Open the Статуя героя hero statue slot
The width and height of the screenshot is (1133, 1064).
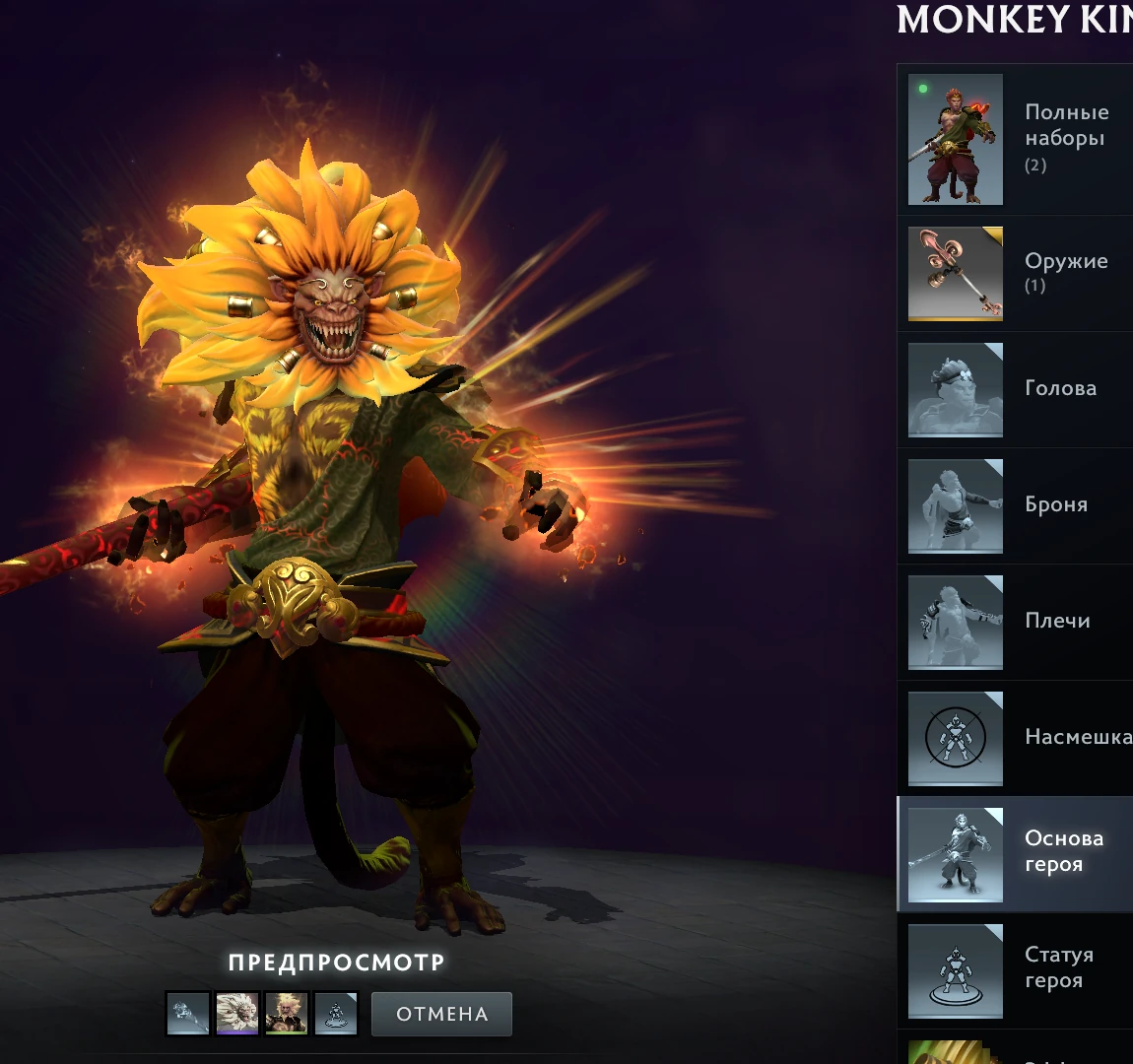(1015, 970)
